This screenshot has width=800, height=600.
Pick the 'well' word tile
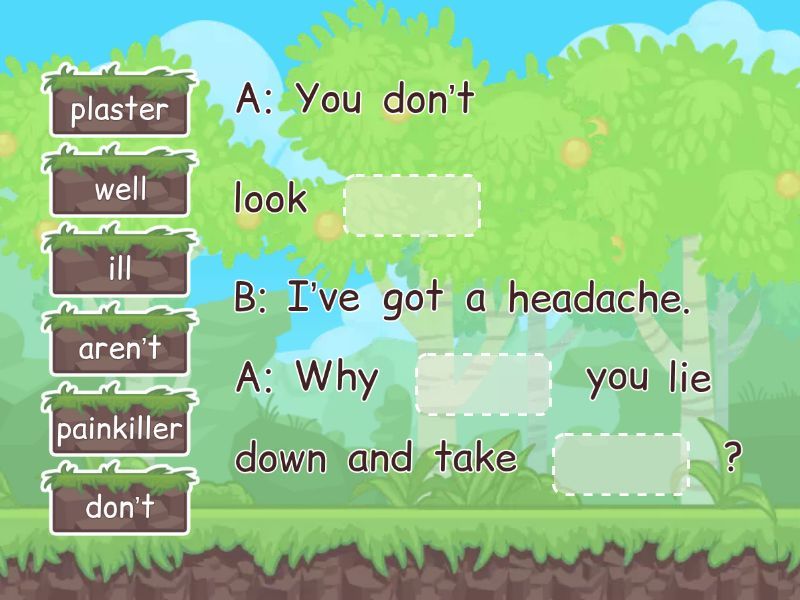coord(120,189)
